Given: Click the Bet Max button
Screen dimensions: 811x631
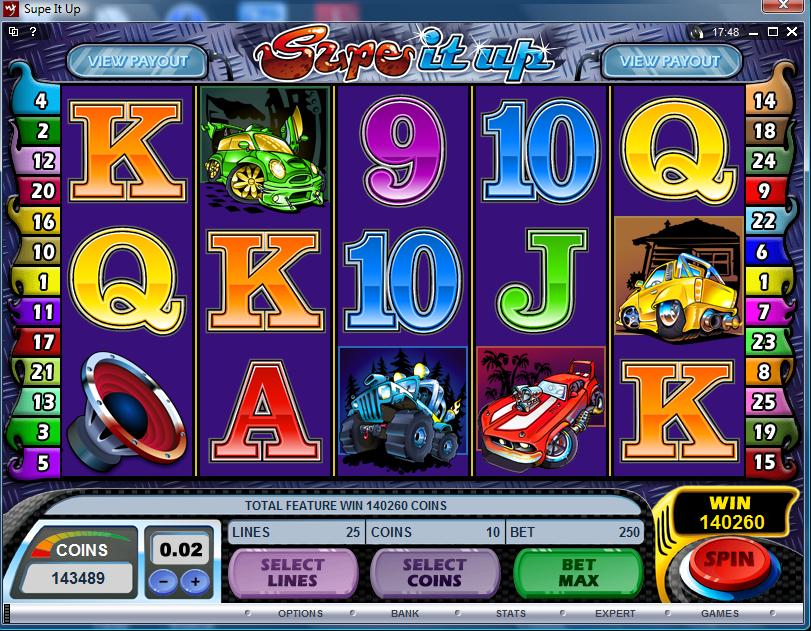Looking at the screenshot, I should pos(578,573).
